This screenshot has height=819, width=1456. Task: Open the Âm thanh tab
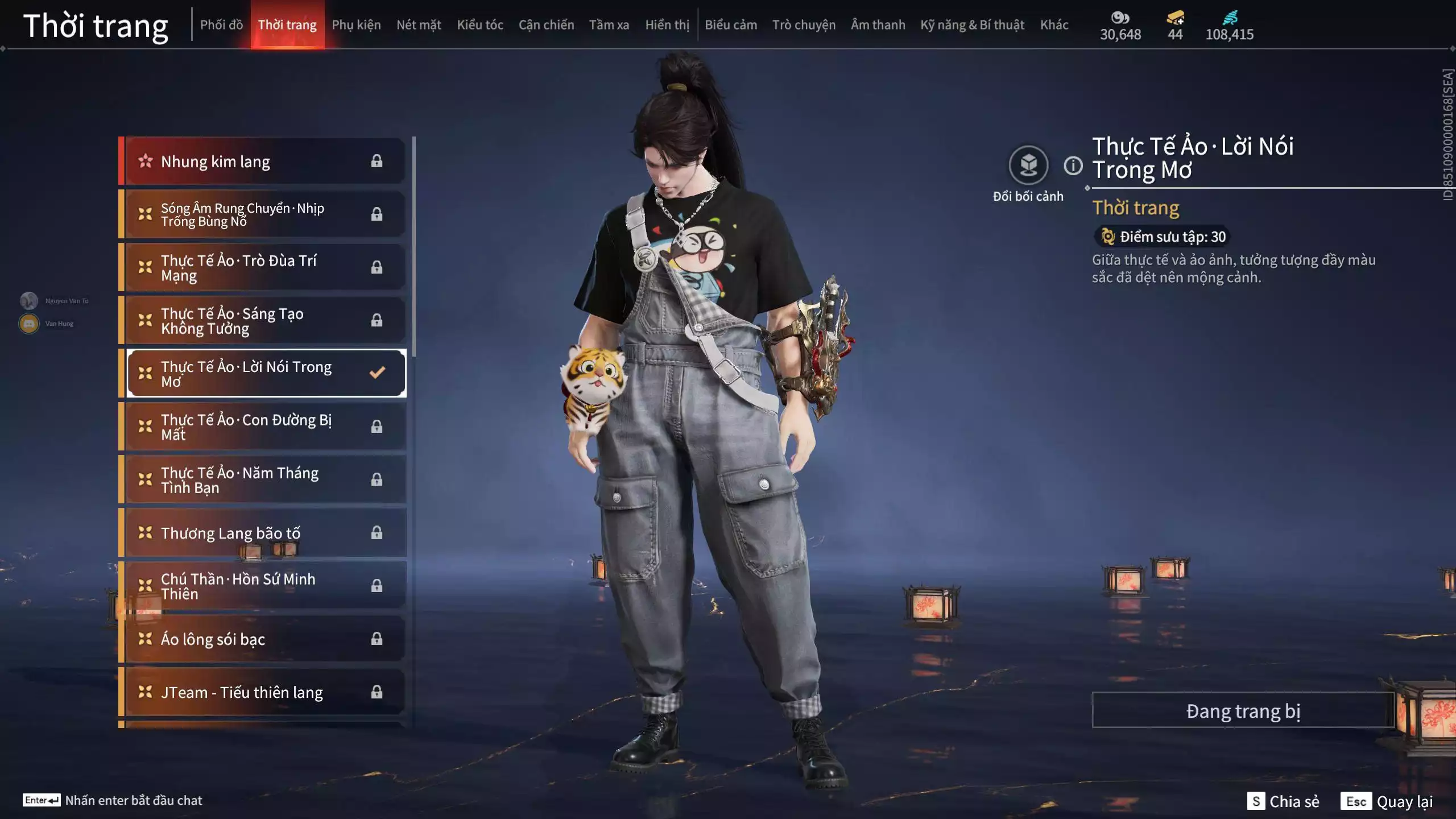[x=878, y=25]
